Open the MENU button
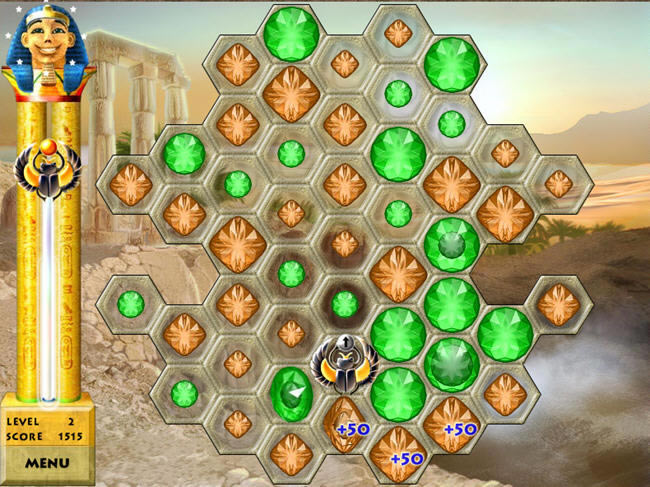 click(x=47, y=463)
